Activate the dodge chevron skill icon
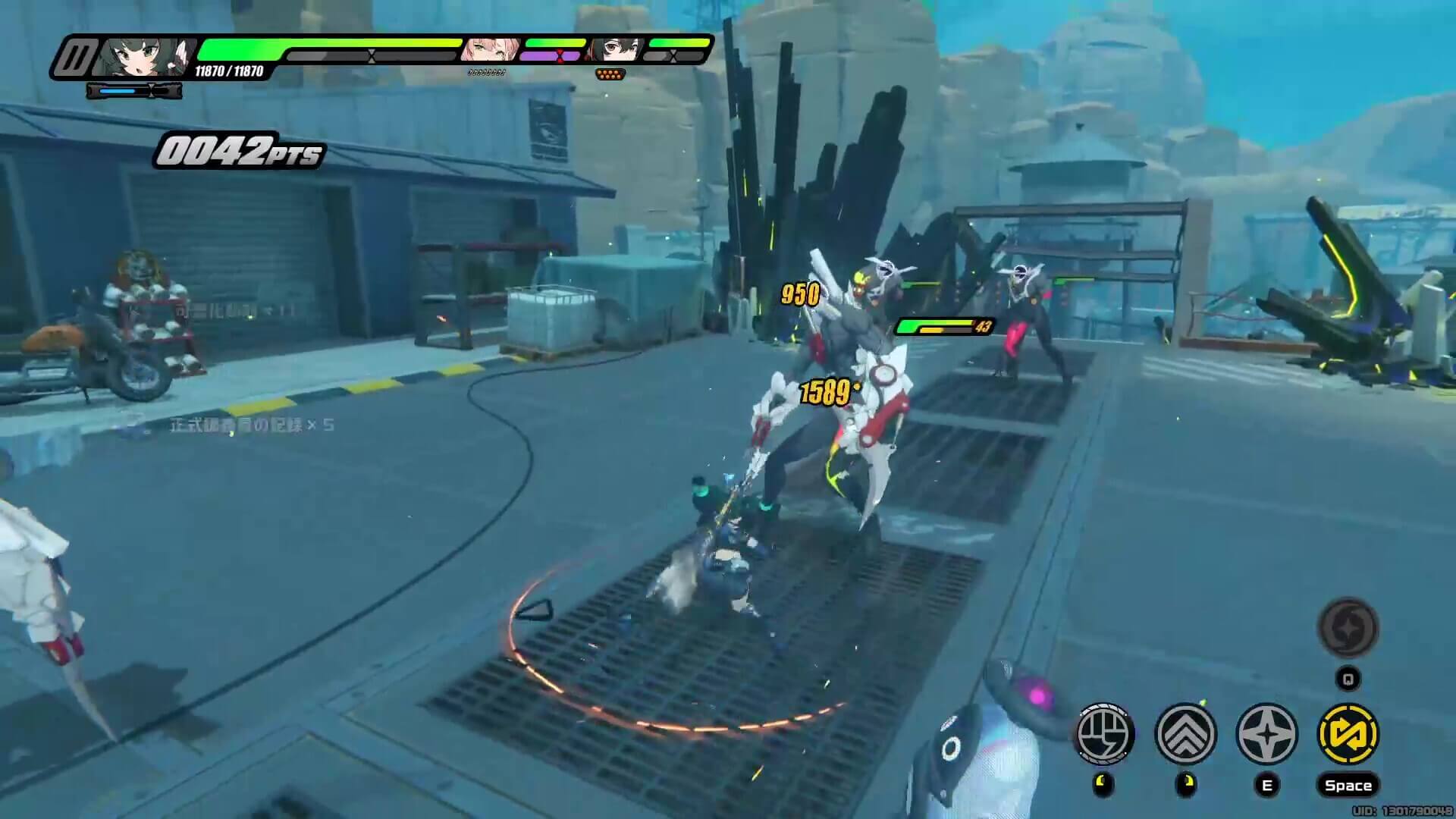1456x819 pixels. tap(1185, 734)
